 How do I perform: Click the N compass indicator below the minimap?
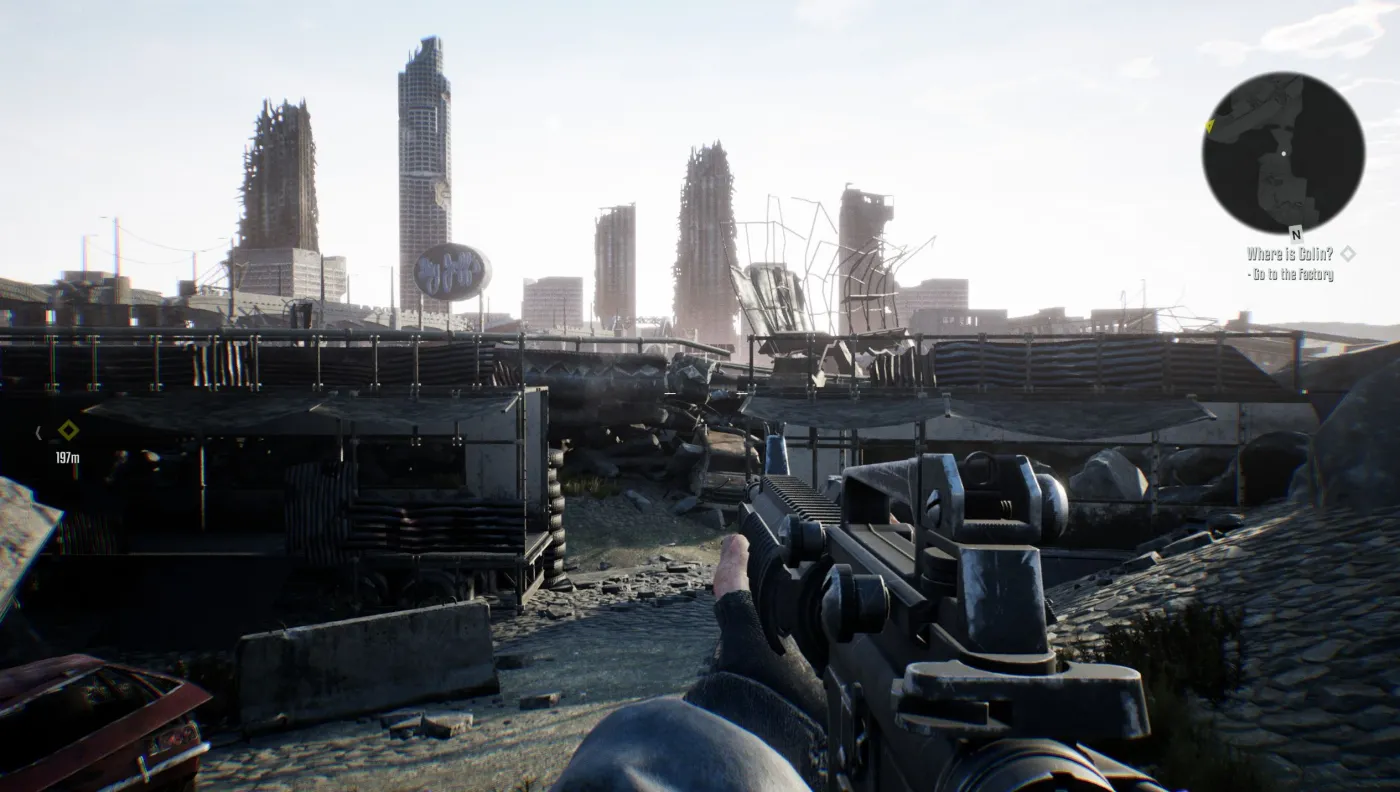pyautogui.click(x=1296, y=234)
